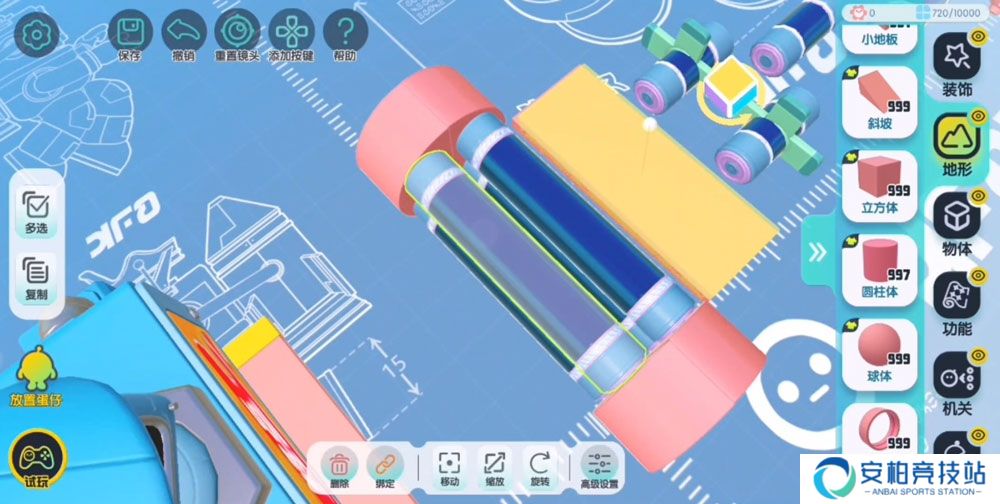Screen dimensions: 1000x504
Task: Collapse the parts panel with arrow
Action: click(x=818, y=251)
